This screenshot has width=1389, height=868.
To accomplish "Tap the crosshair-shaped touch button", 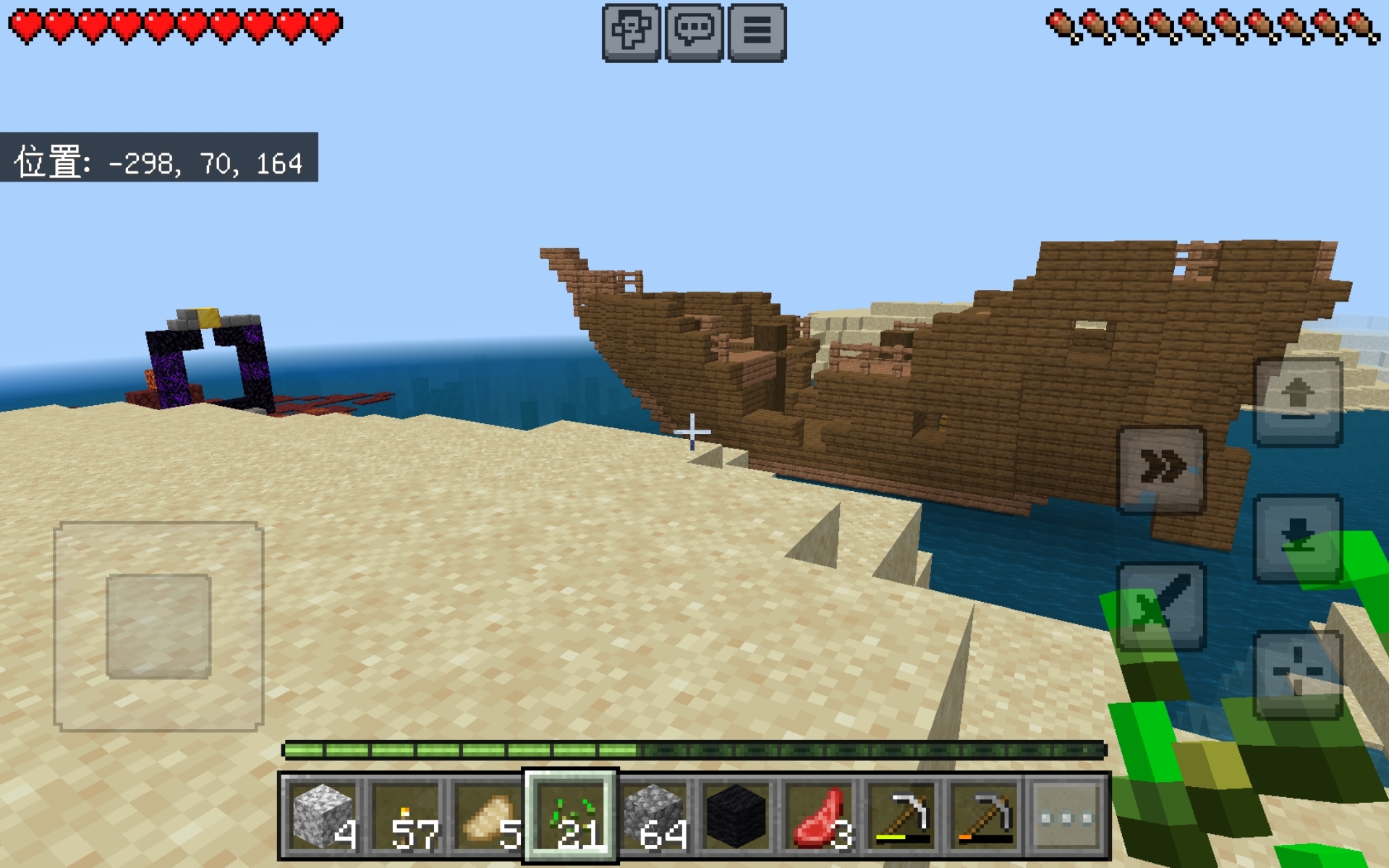I will tap(1298, 674).
